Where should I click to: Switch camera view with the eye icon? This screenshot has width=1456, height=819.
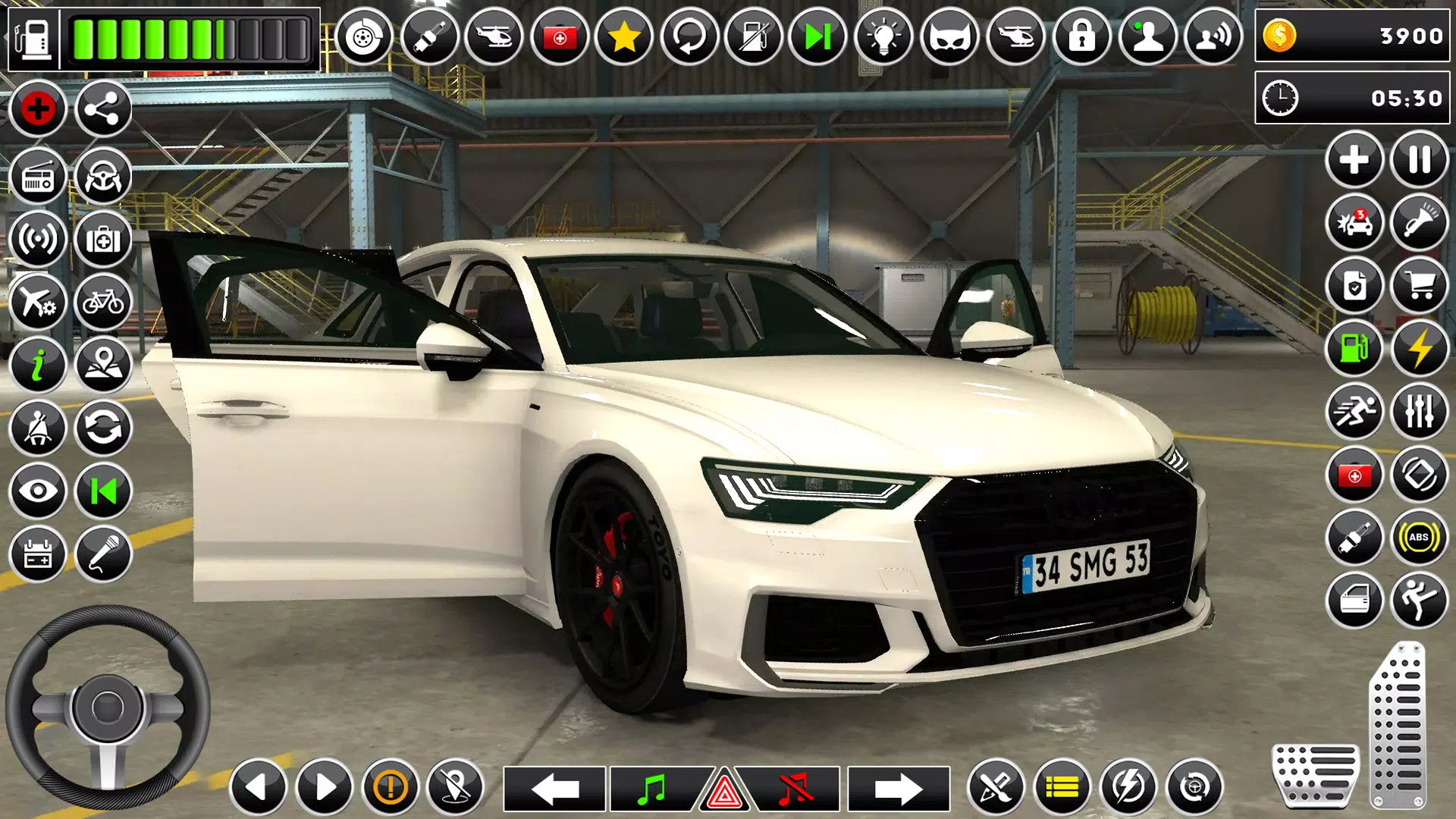[x=37, y=491]
